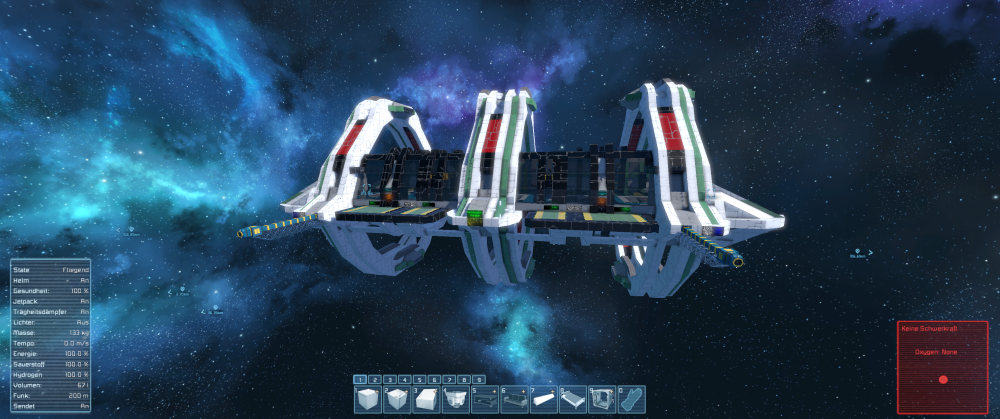Open toolbar page 3
Image resolution: width=1000 pixels, height=419 pixels.
pos(391,380)
